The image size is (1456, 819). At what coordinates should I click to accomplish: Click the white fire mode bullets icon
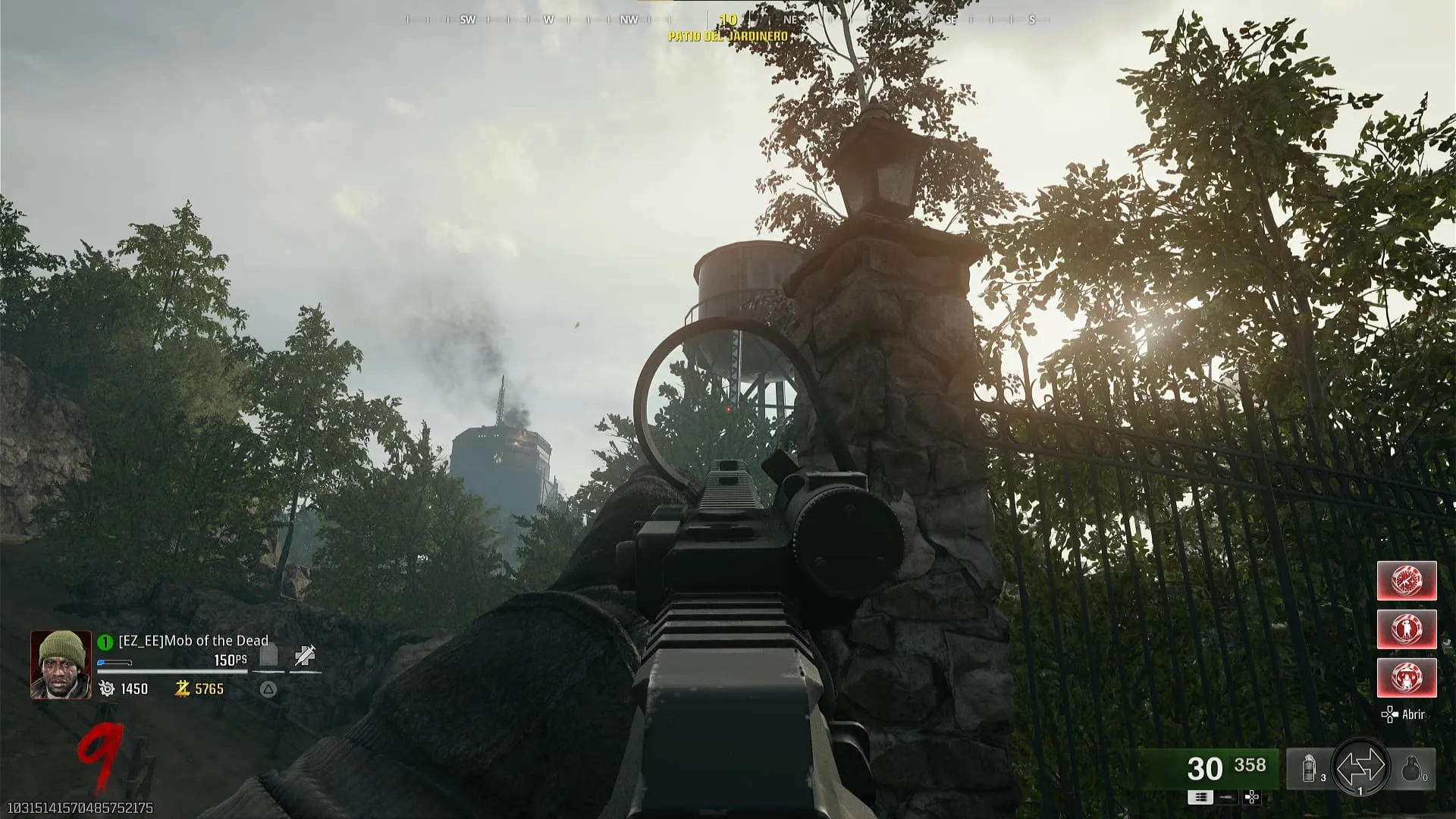click(1201, 797)
